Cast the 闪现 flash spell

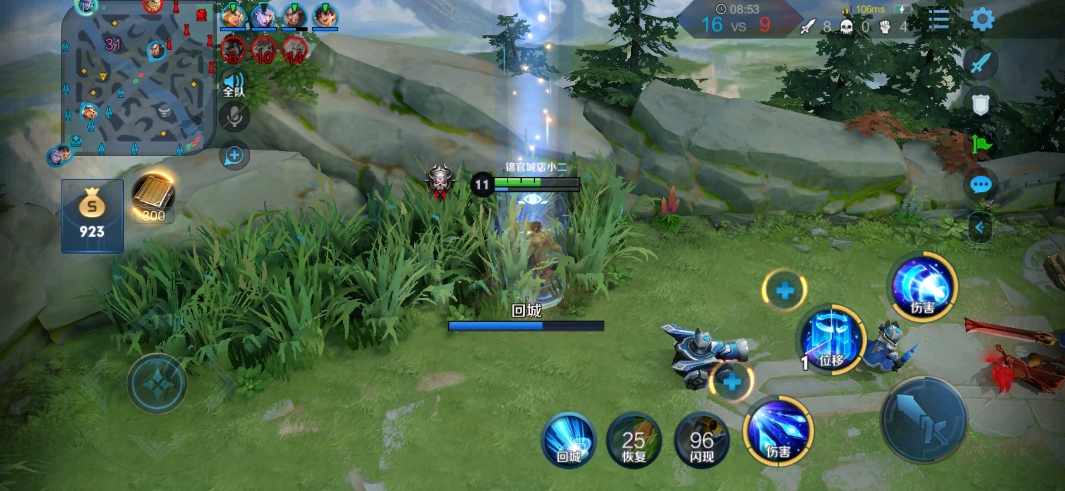click(701, 440)
